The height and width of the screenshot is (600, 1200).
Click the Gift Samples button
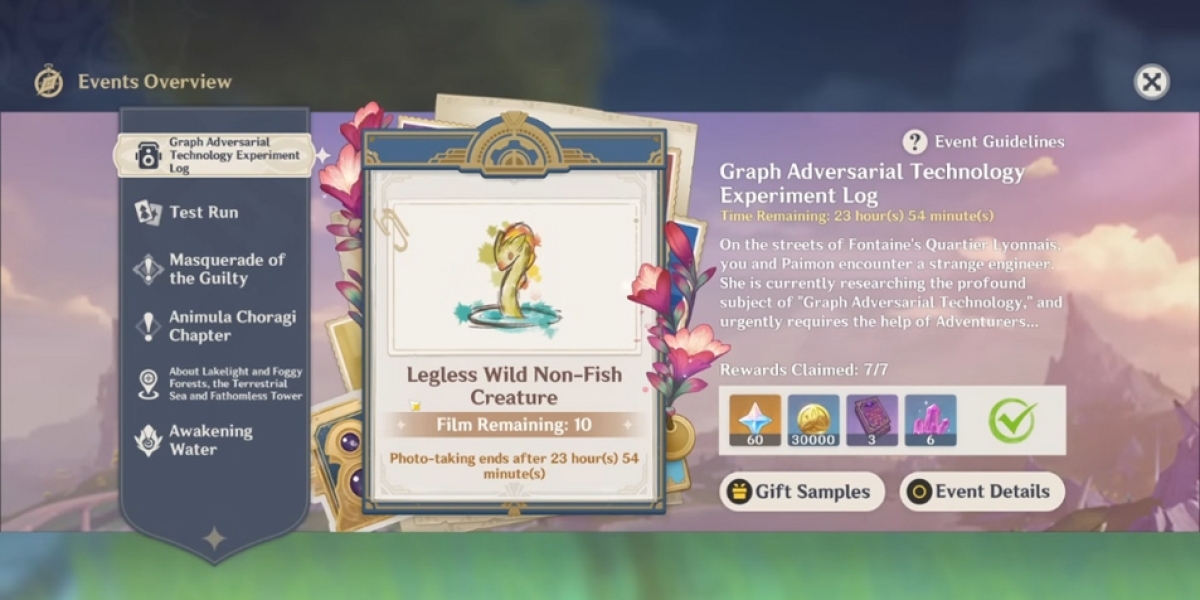pyautogui.click(x=802, y=491)
